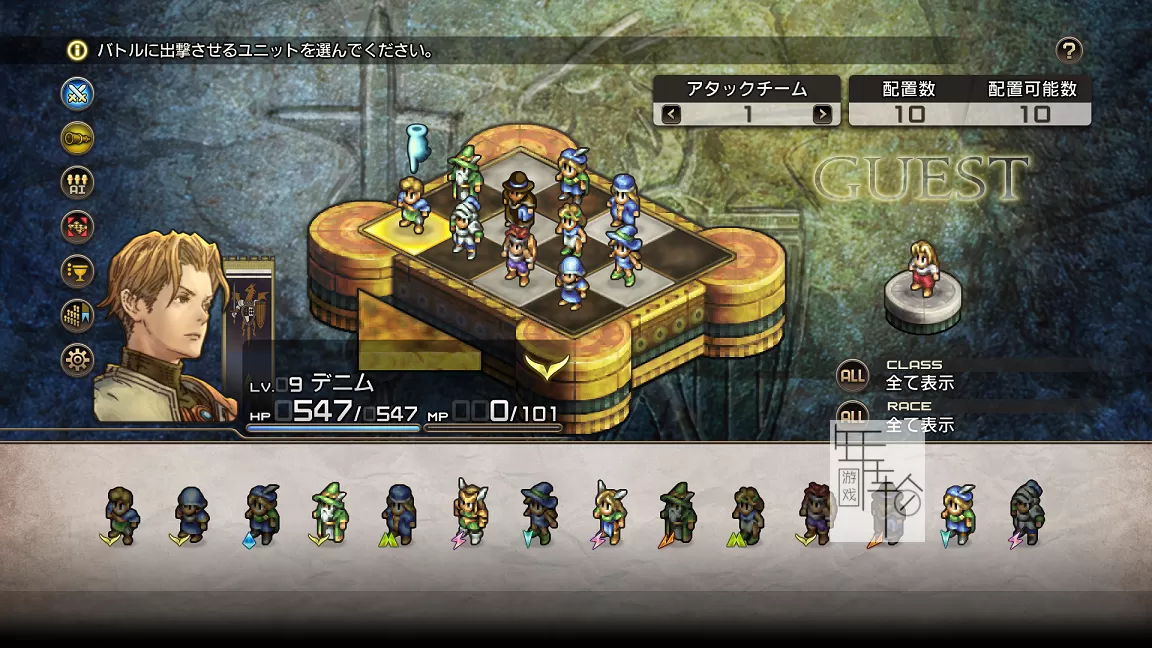Image resolution: width=1152 pixels, height=648 pixels.
Task: Switch to next attack team with right arrow
Action: [822, 114]
